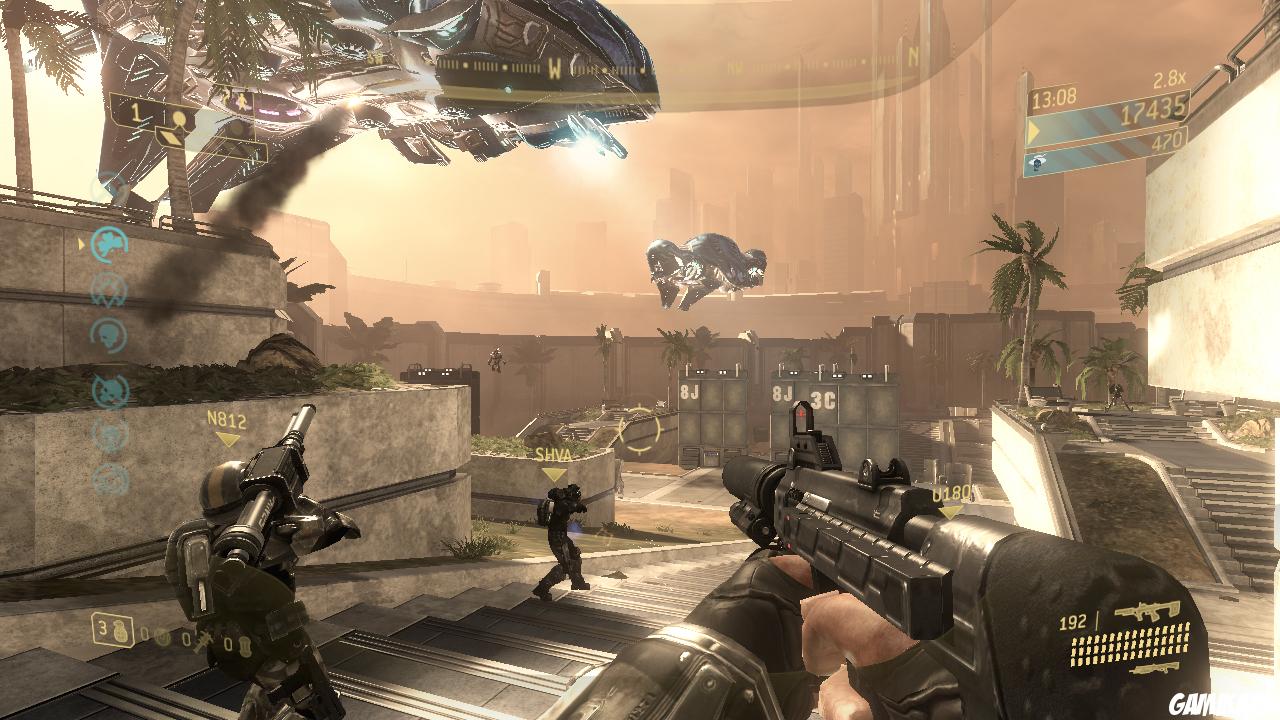Click the glowing skull face icon

pyautogui.click(x=111, y=334)
